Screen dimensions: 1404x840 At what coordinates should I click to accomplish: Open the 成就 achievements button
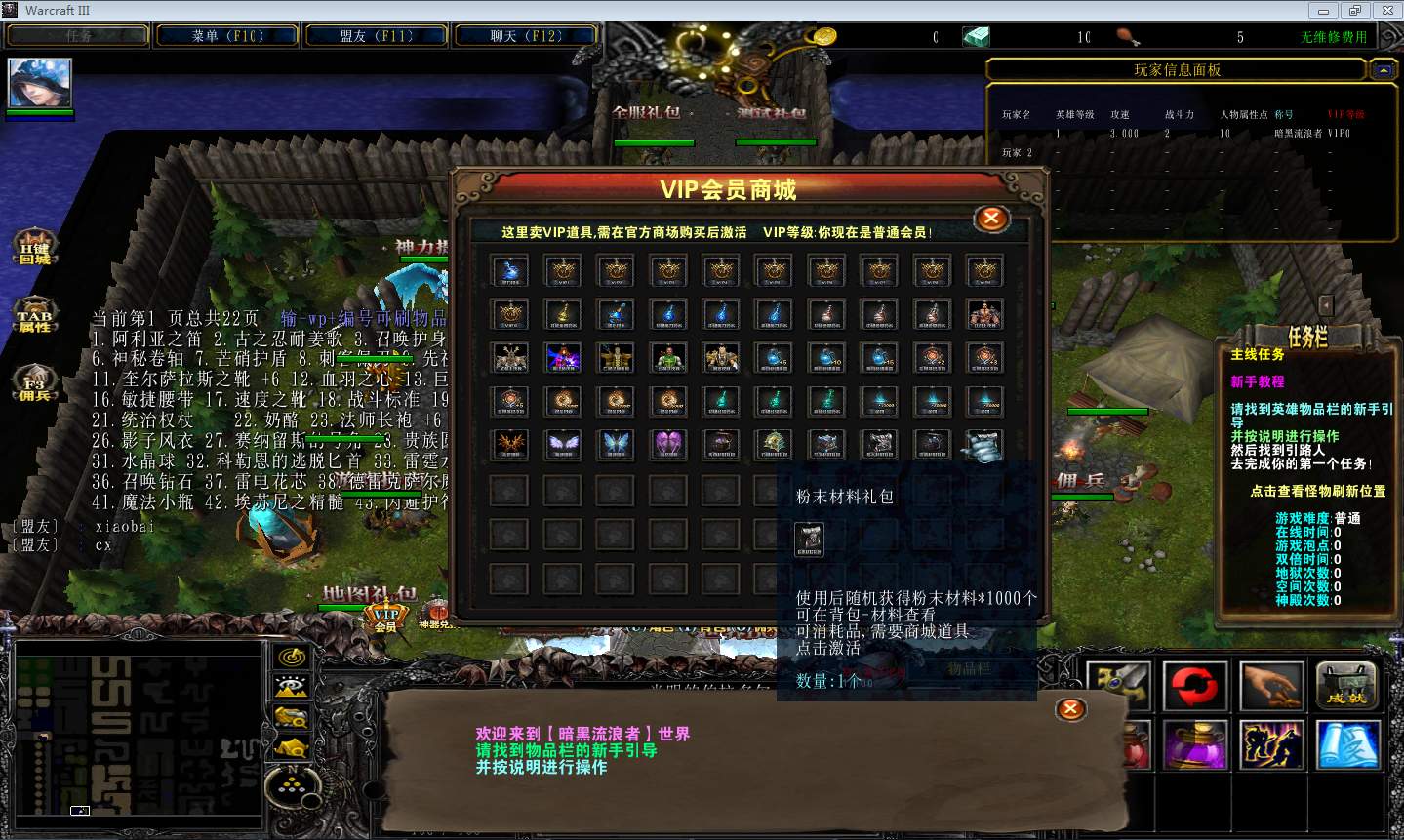1347,686
